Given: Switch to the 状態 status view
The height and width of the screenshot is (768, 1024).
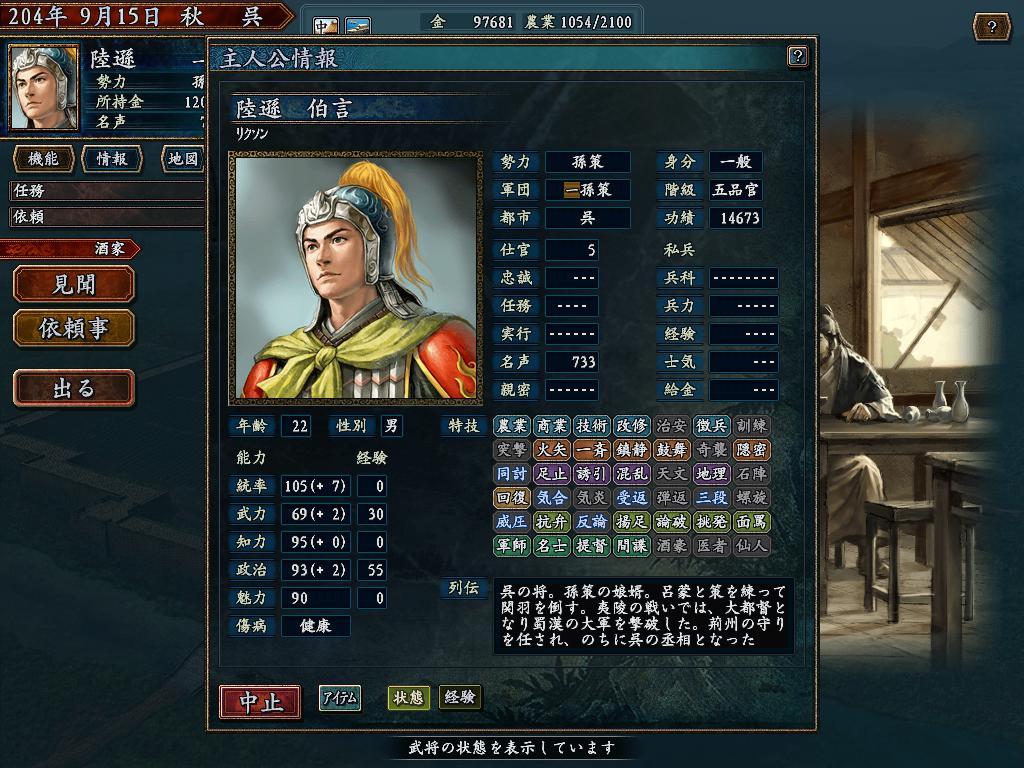Looking at the screenshot, I should [x=408, y=698].
